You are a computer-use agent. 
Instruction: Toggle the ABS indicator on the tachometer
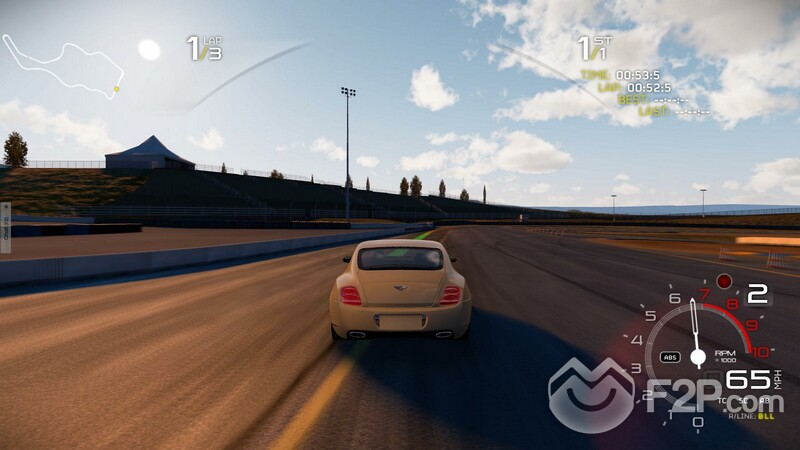click(x=670, y=357)
